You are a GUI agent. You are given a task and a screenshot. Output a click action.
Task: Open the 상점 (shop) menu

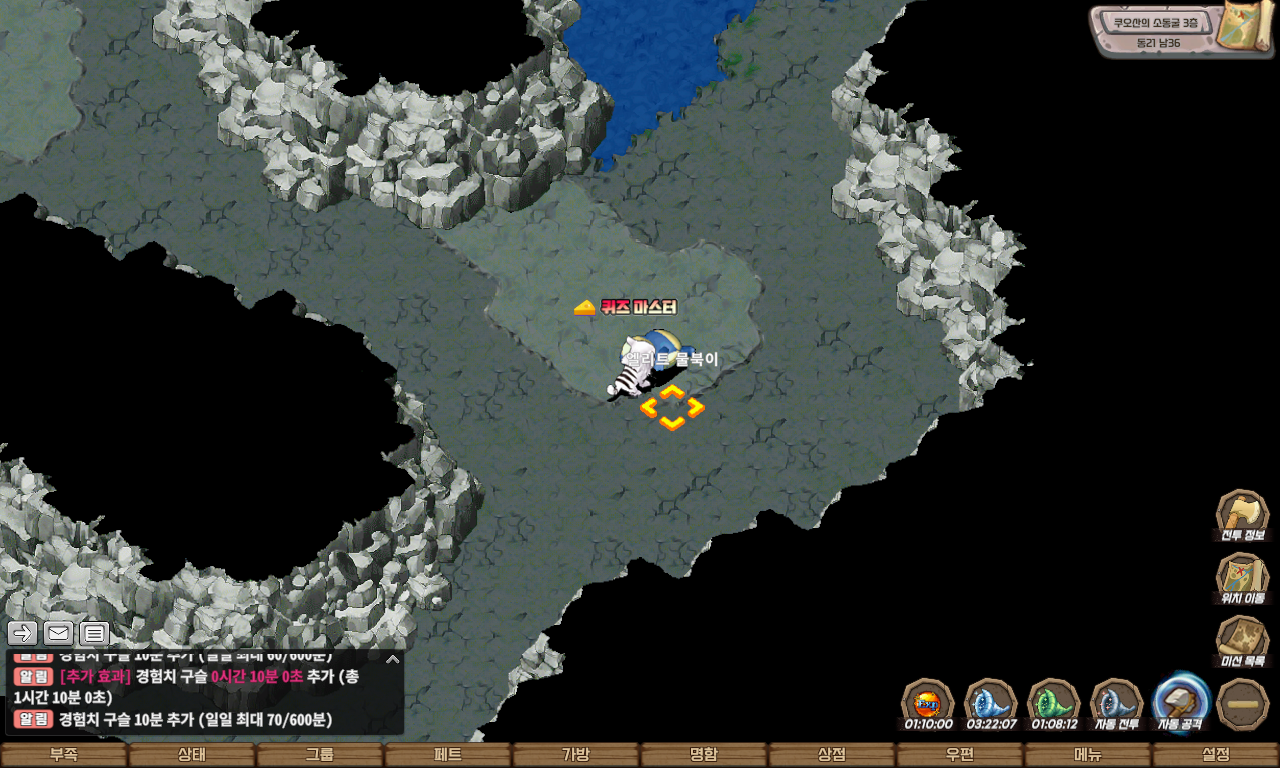coord(831,755)
